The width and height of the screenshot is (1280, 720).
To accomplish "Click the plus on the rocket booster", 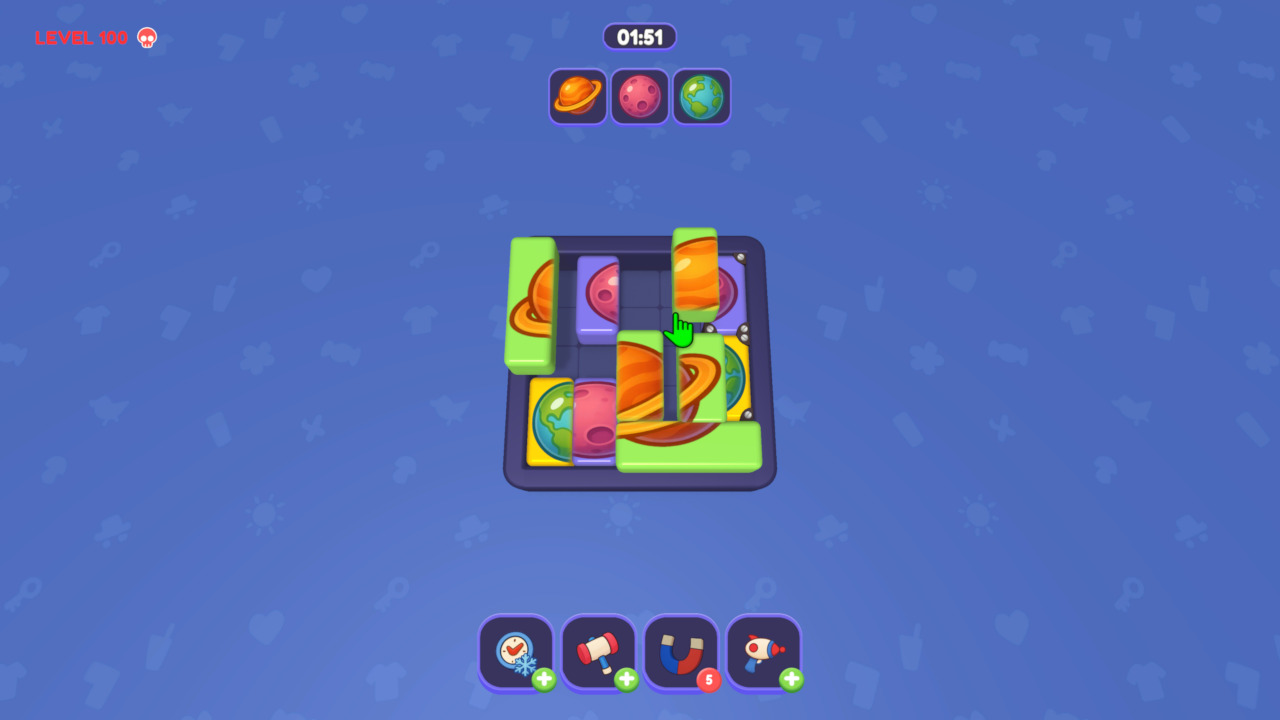I will [x=791, y=679].
